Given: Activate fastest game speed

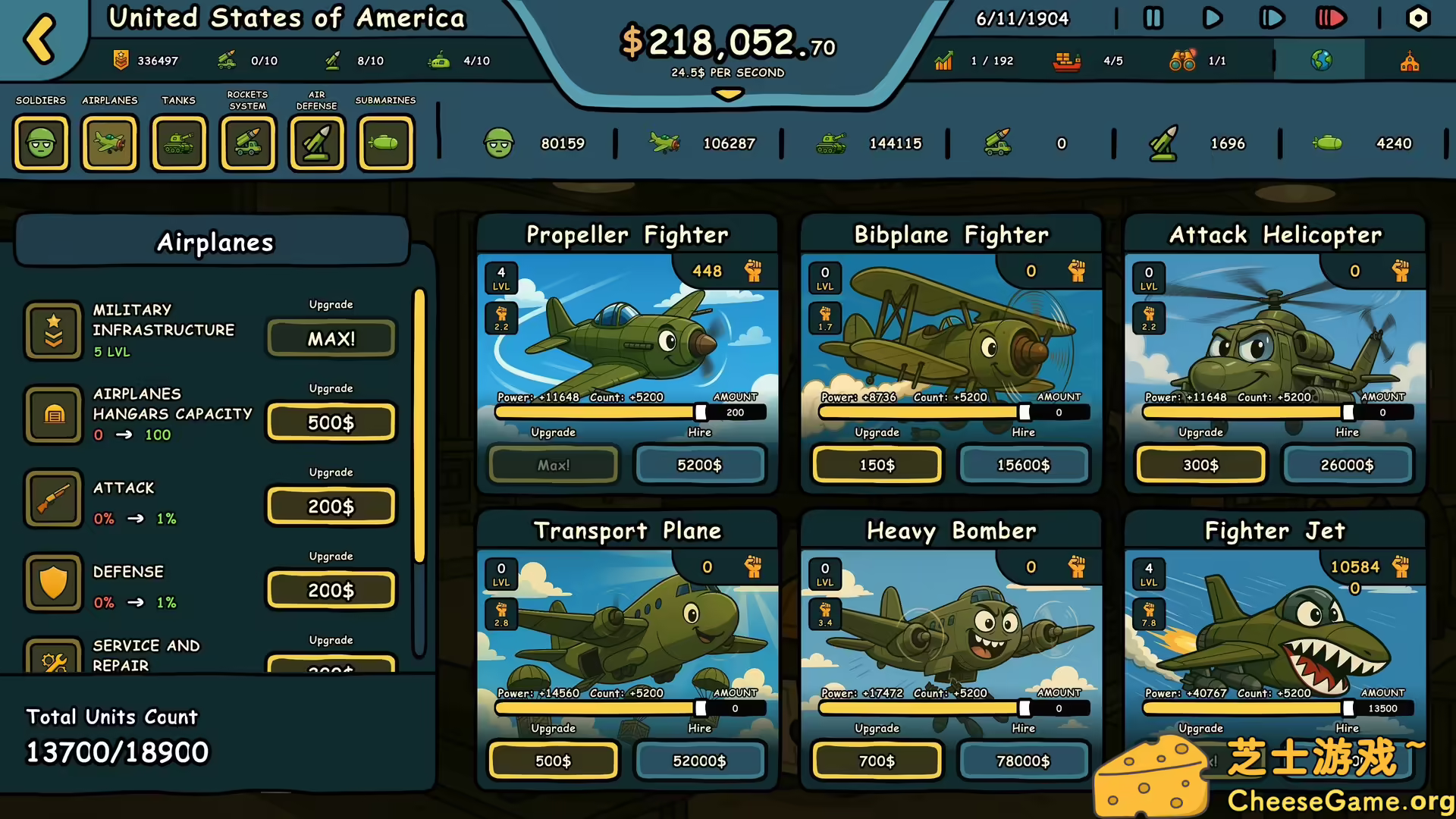Looking at the screenshot, I should pyautogui.click(x=1330, y=18).
